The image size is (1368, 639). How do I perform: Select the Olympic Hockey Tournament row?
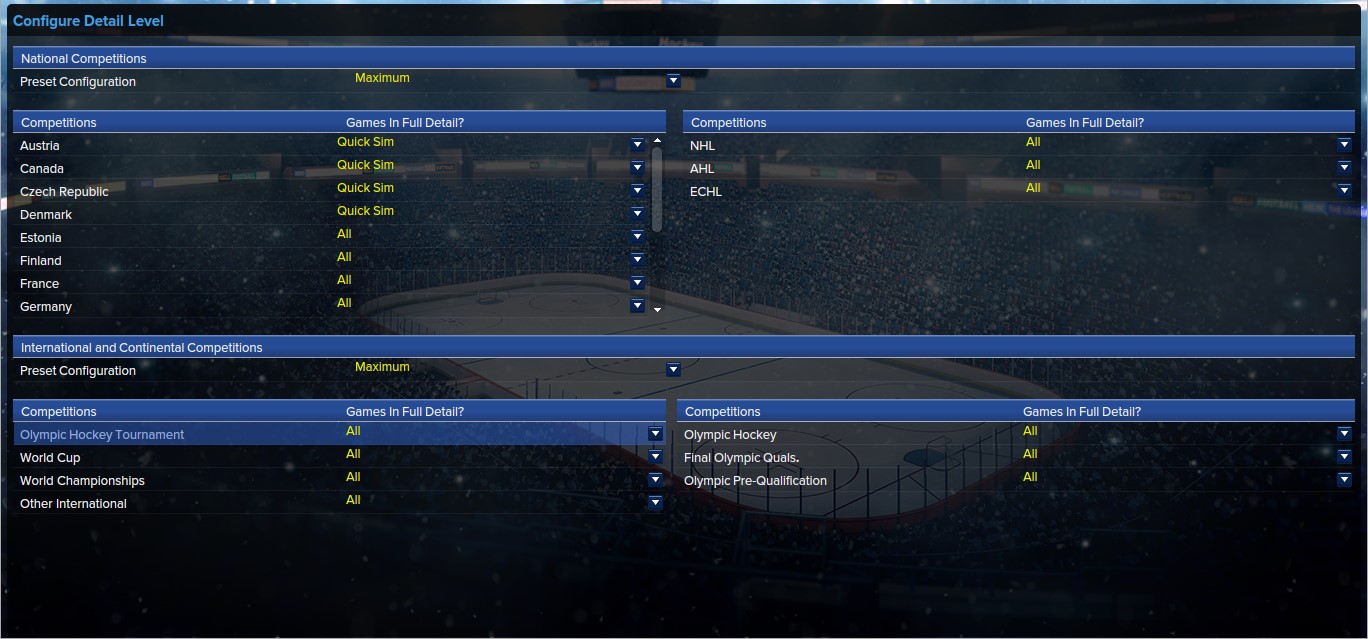(102, 435)
